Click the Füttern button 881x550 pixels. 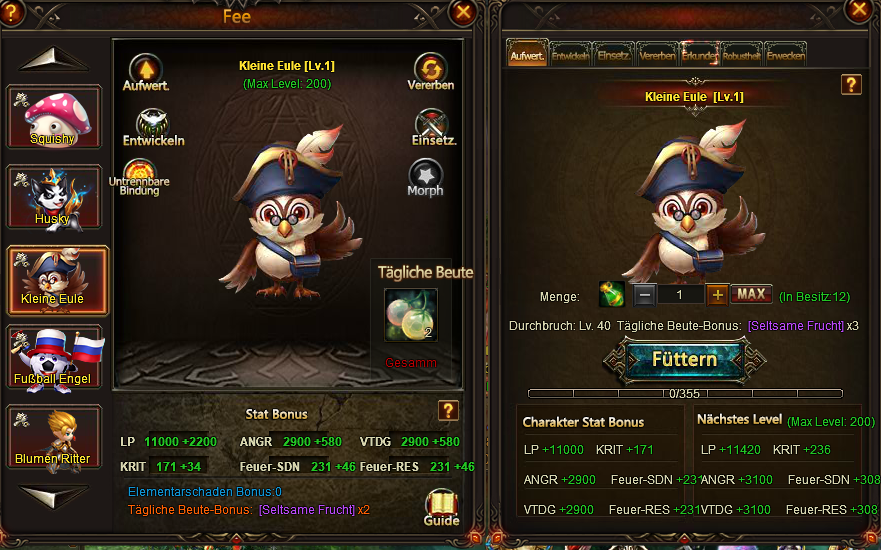(x=684, y=359)
